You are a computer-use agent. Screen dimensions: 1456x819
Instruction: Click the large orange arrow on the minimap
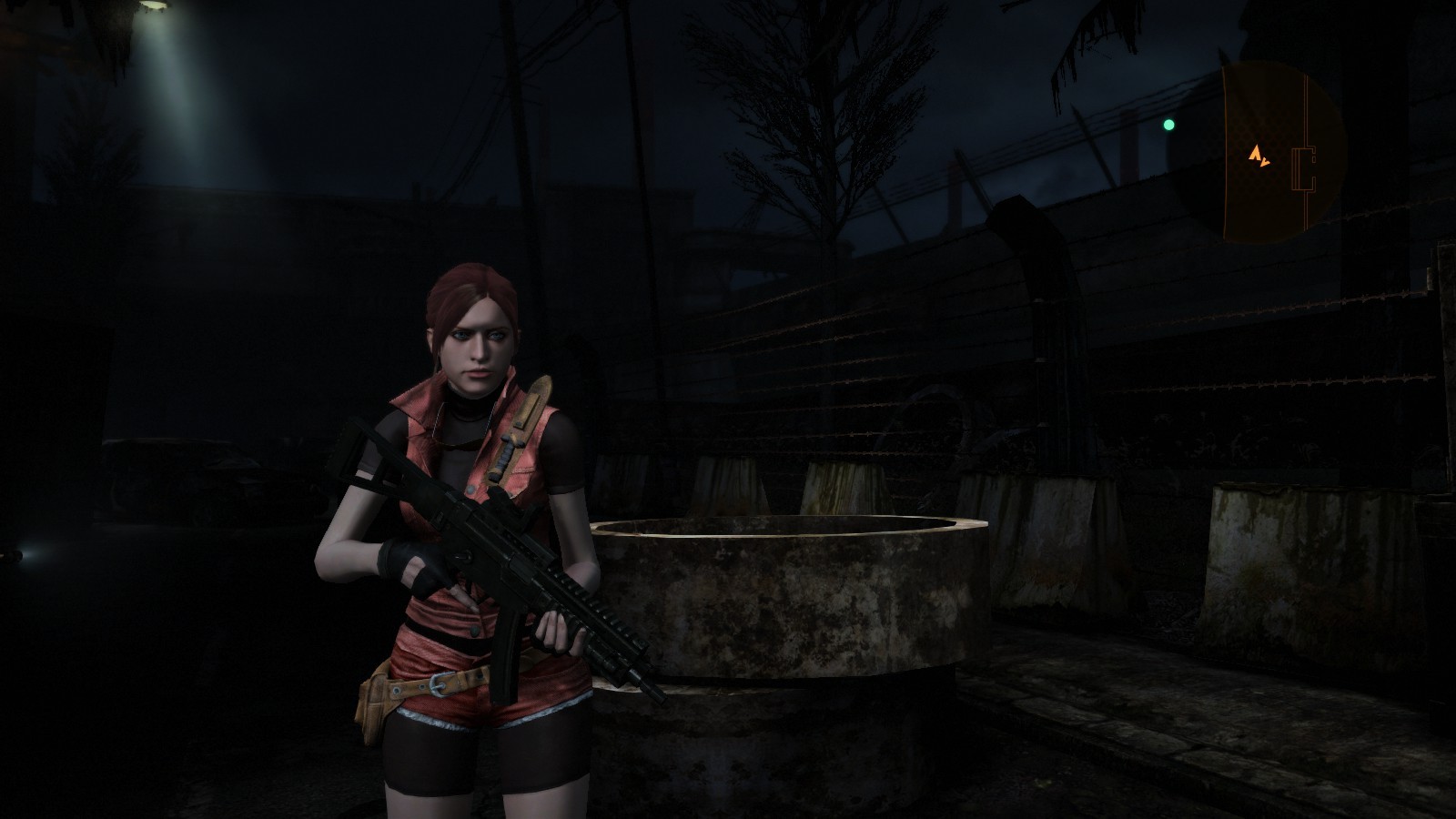1256,153
